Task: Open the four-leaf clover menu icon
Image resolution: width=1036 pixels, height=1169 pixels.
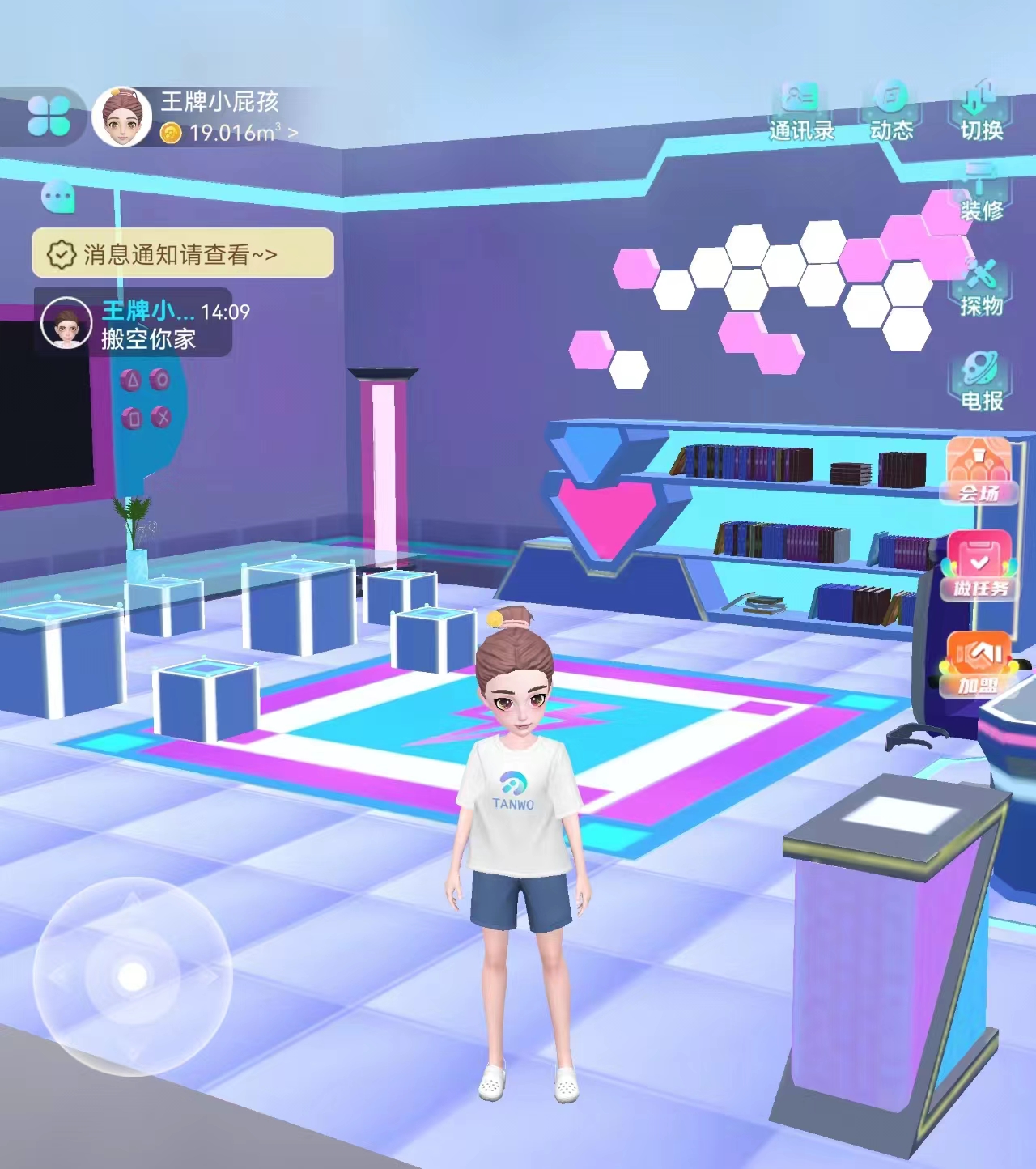Action: 49,116
